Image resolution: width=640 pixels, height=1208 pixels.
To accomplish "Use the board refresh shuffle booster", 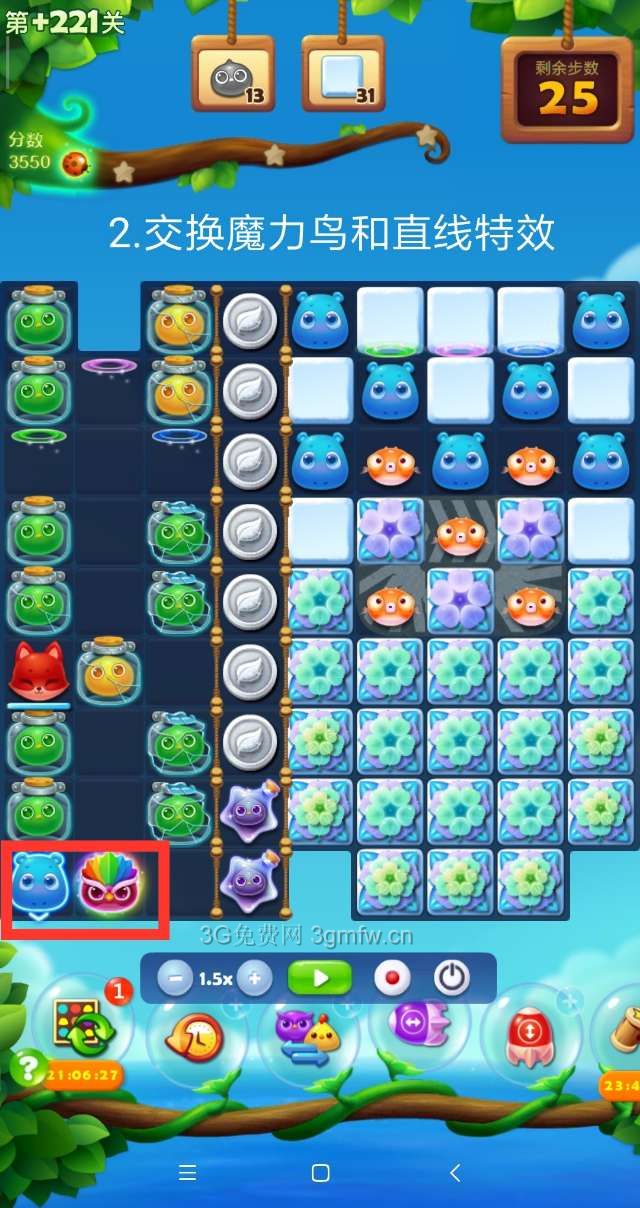I will [x=82, y=1028].
